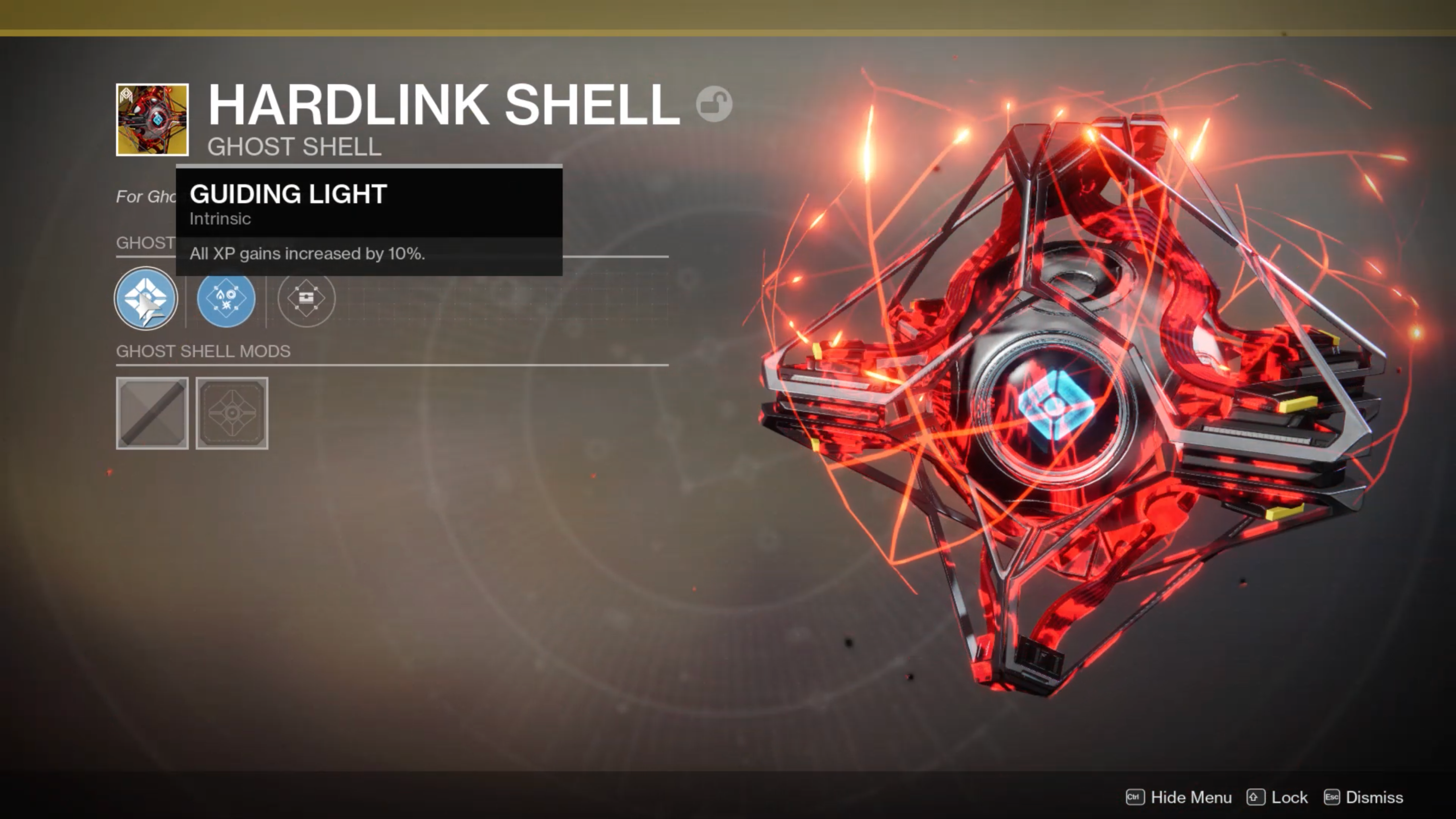Viewport: 1456px width, 819px height.
Task: Select the Guiding Light perk icon
Action: coord(146,298)
